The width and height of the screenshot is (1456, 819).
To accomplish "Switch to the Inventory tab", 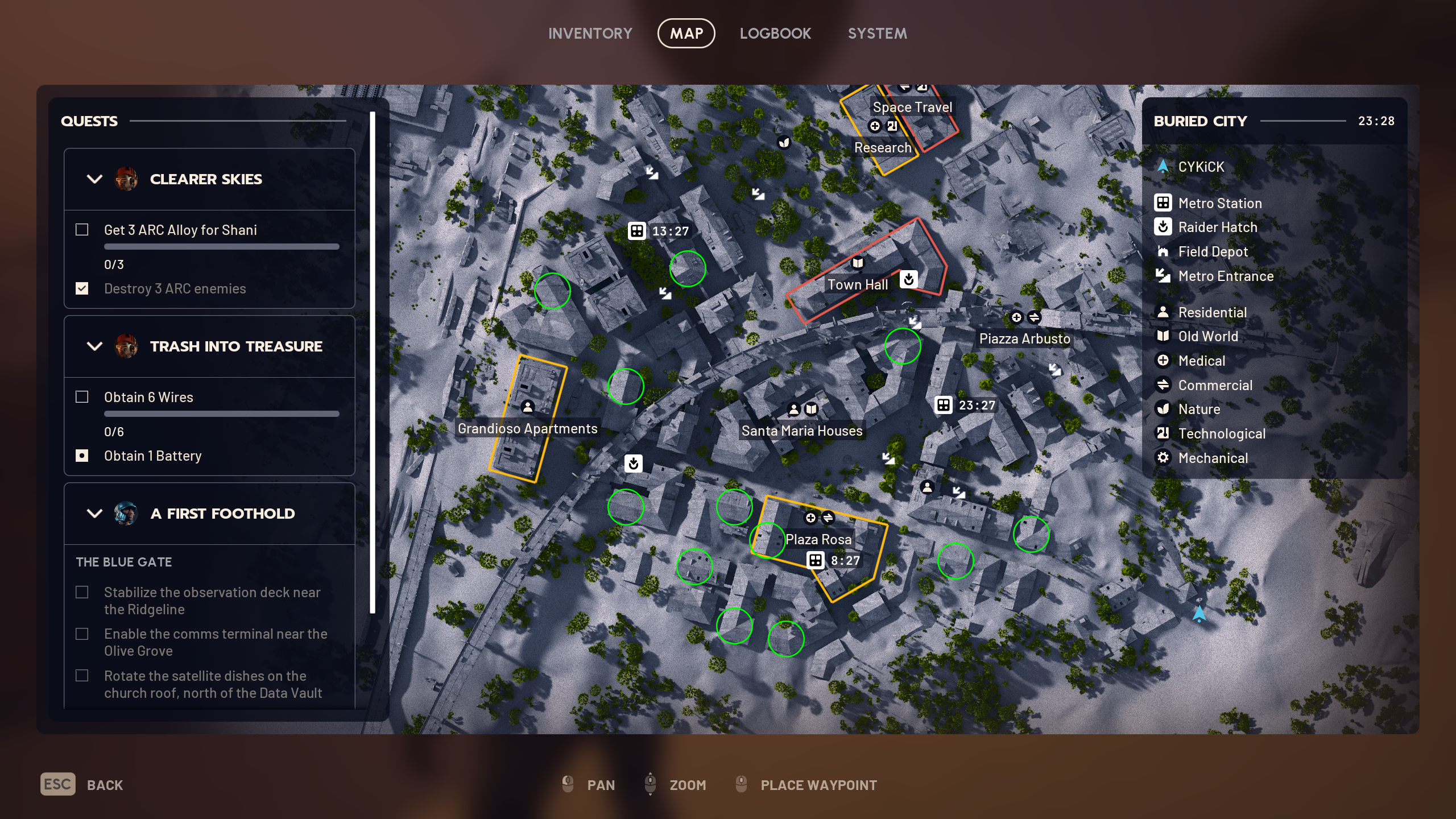I will click(590, 33).
